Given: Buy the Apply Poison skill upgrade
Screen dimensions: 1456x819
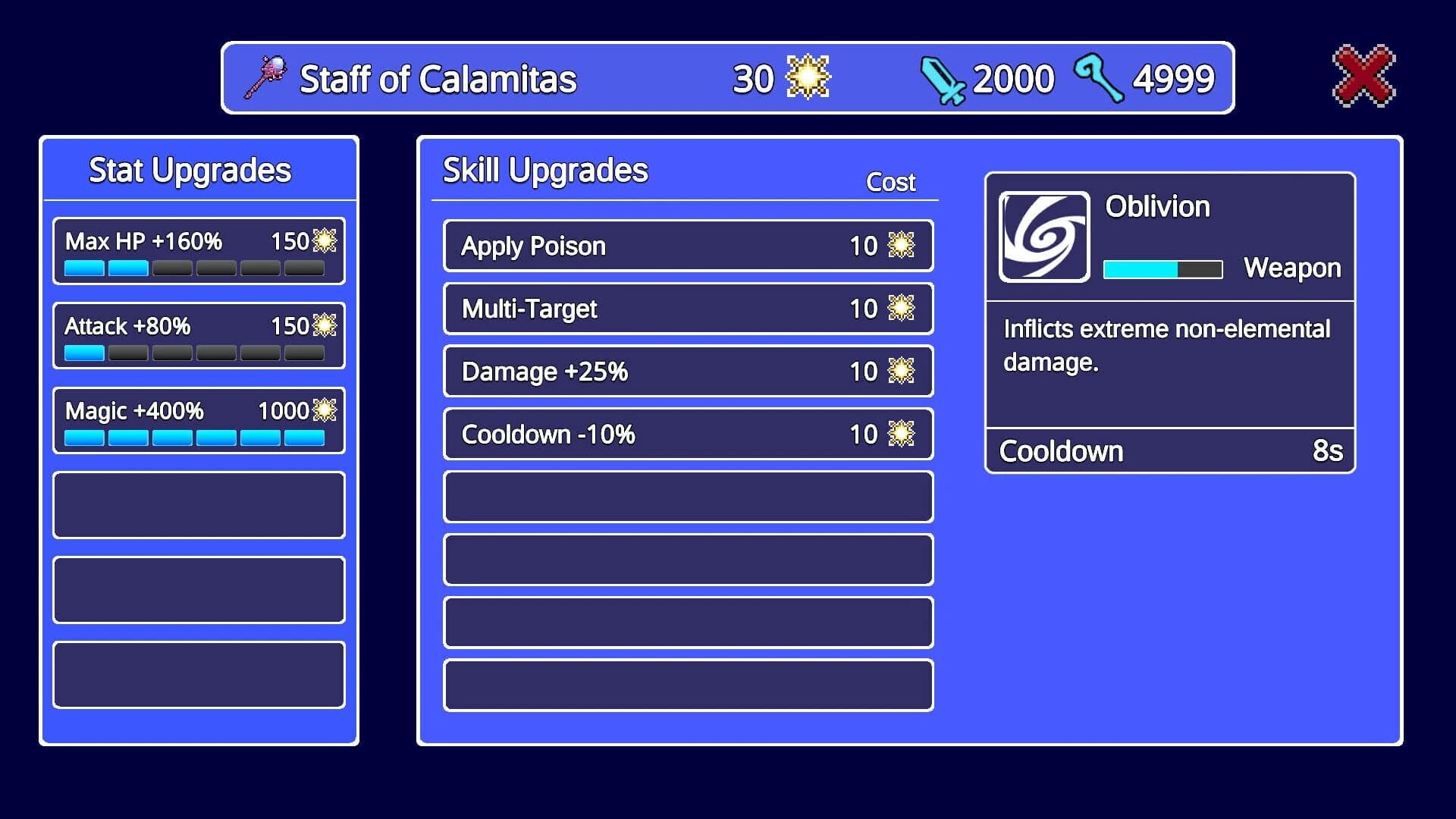Looking at the screenshot, I should point(687,245).
